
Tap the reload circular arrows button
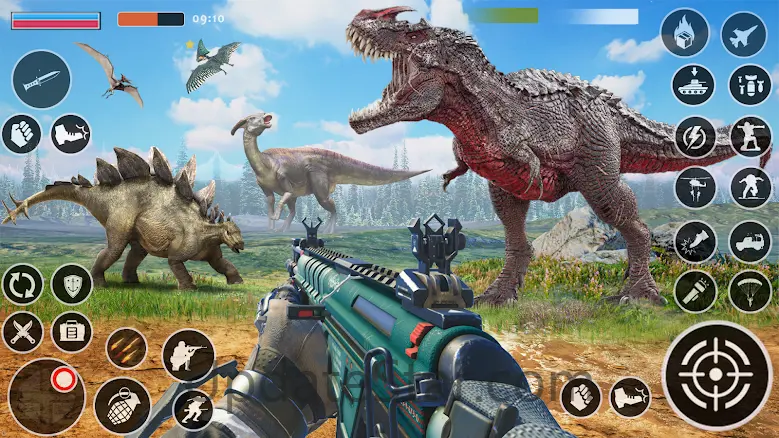(22, 284)
